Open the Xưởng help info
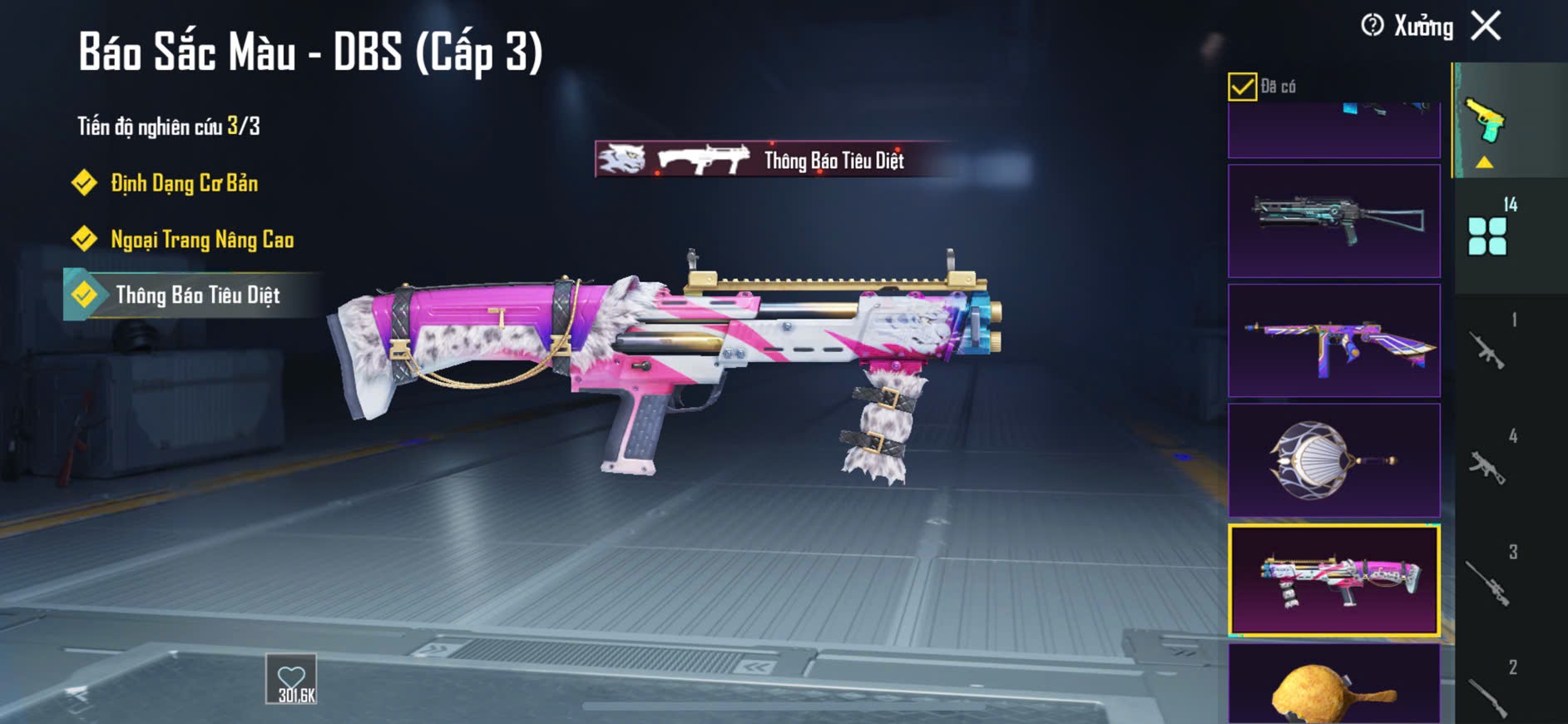 click(x=1373, y=26)
